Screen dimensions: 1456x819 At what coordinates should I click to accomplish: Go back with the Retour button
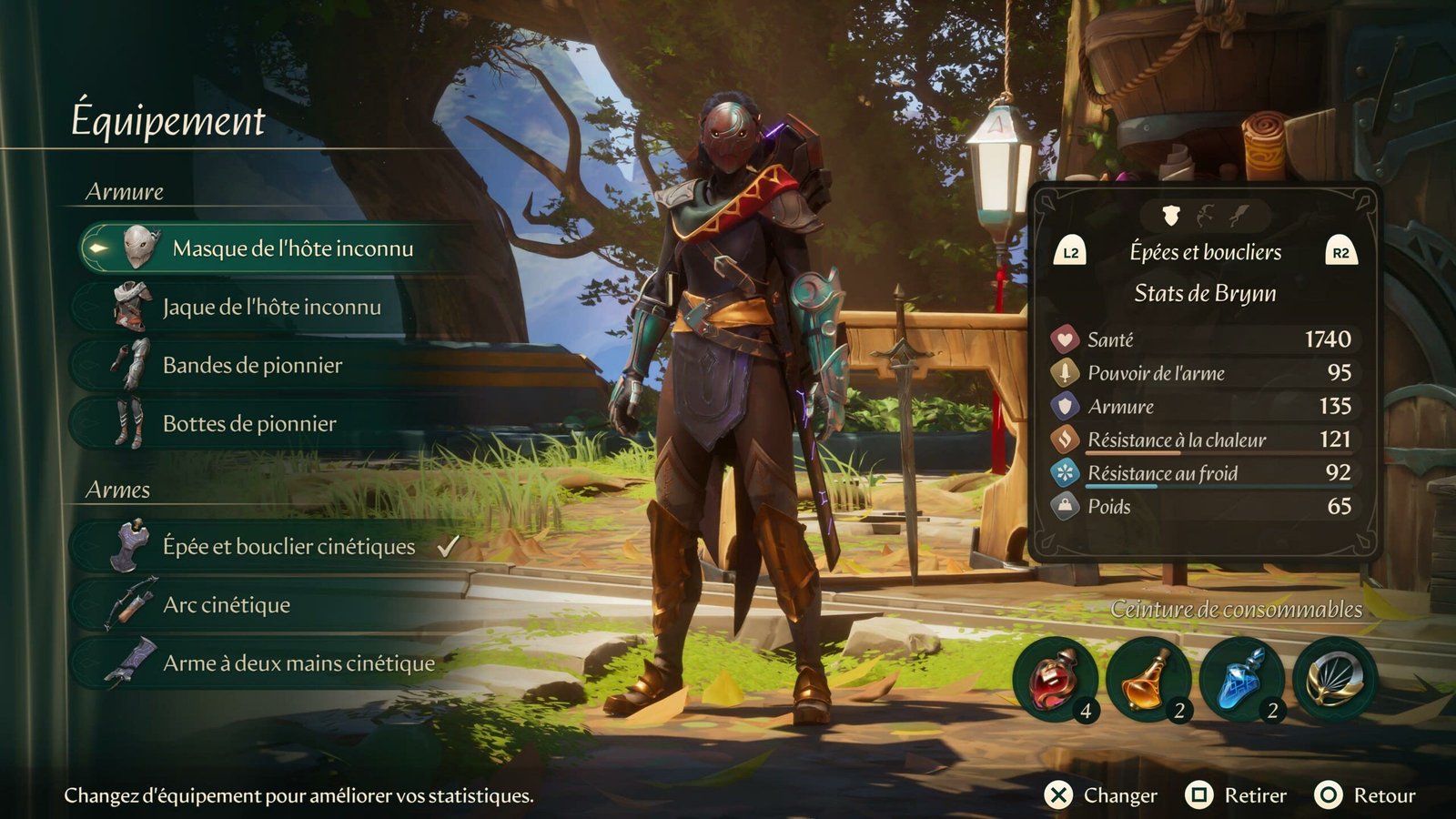(x=1366, y=796)
